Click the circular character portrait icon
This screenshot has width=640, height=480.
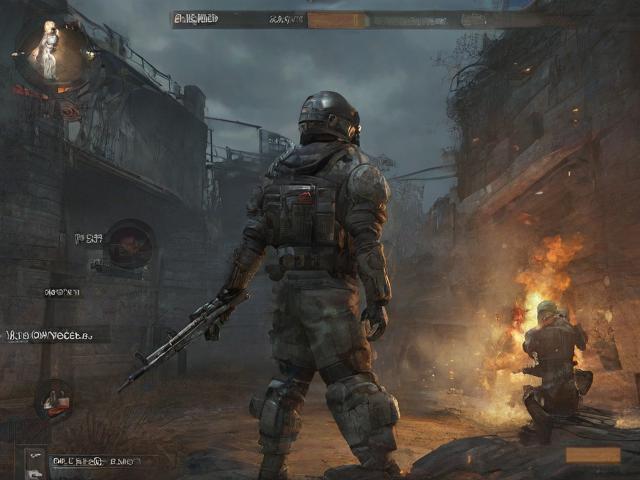(x=50, y=52)
